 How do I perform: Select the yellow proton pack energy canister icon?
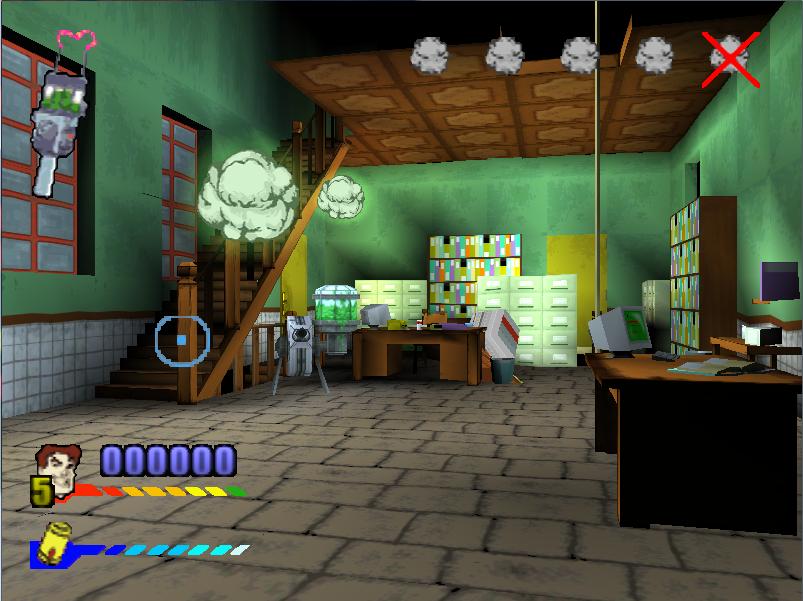pyautogui.click(x=56, y=538)
